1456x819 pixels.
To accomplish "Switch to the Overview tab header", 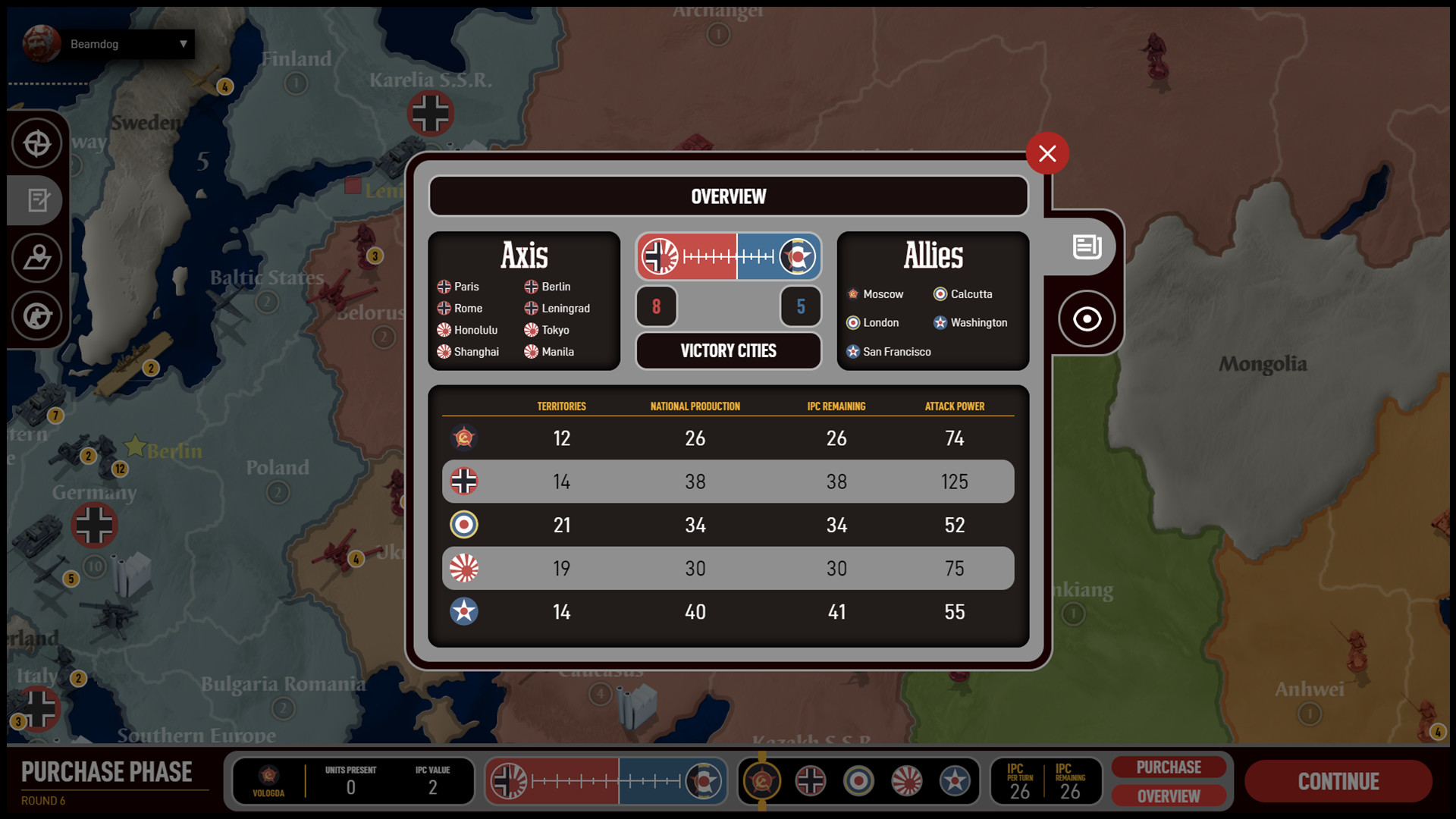I will 727,196.
